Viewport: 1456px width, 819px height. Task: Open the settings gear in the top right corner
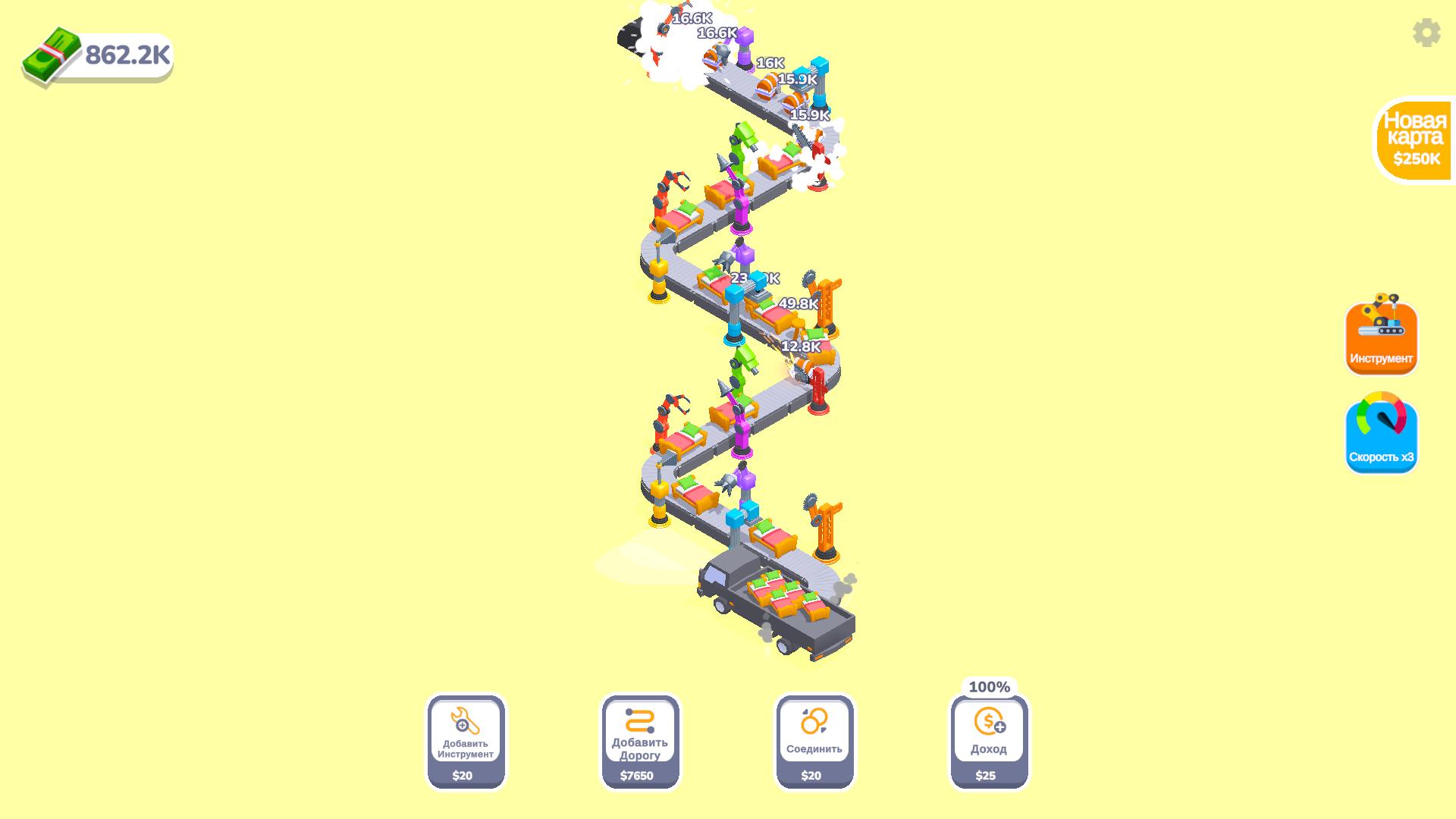pyautogui.click(x=1425, y=33)
